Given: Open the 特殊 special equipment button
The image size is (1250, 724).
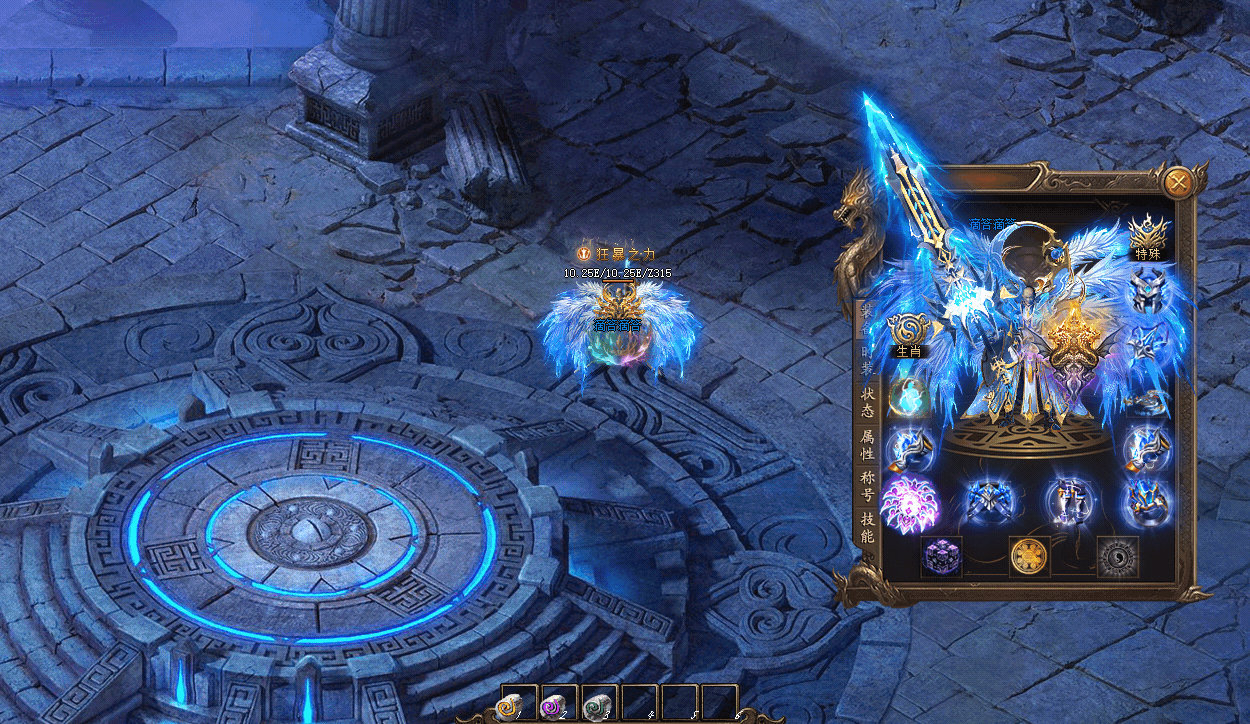Looking at the screenshot, I should 1146,238.
